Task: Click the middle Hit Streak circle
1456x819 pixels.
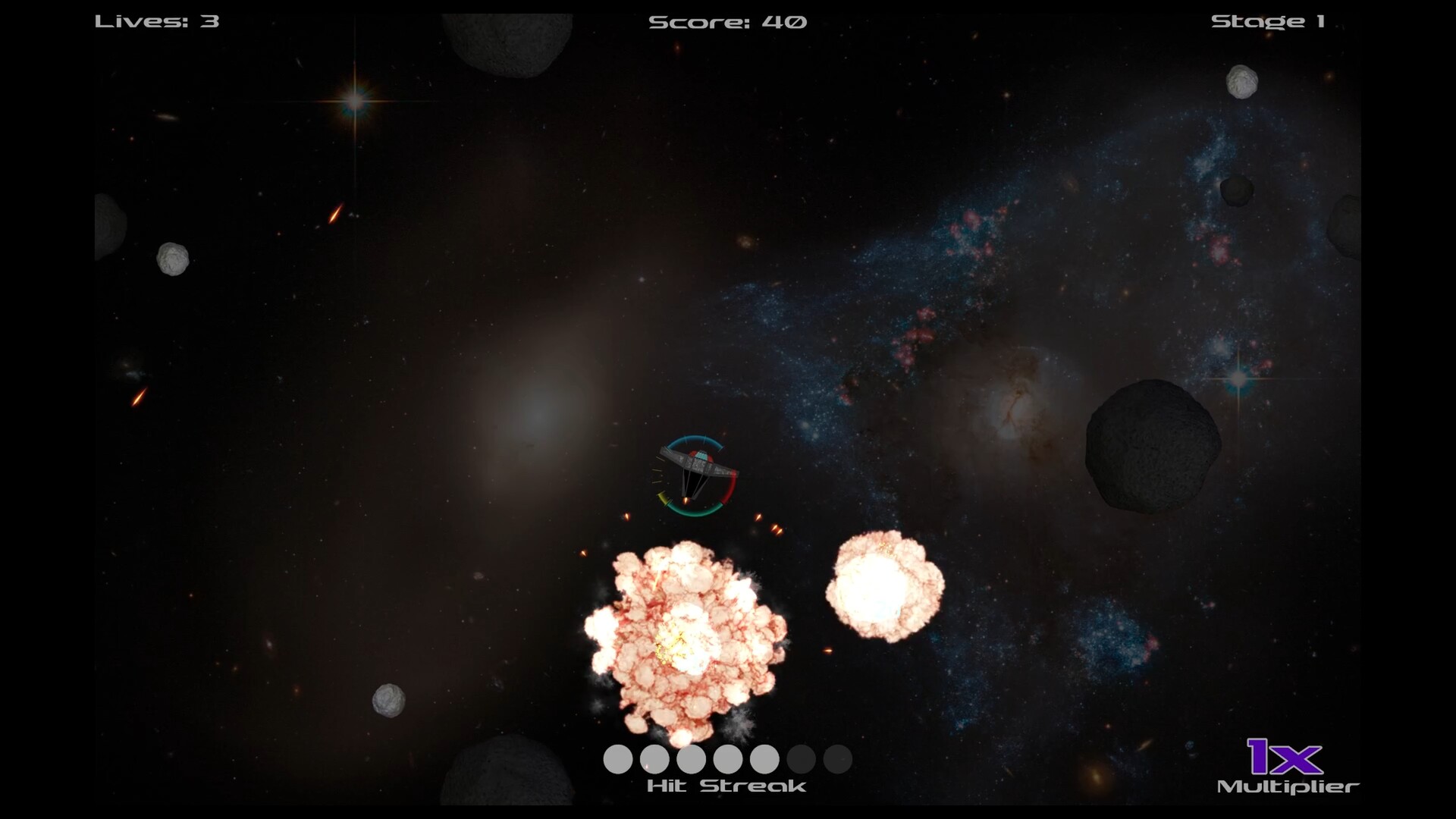Action: (x=726, y=758)
